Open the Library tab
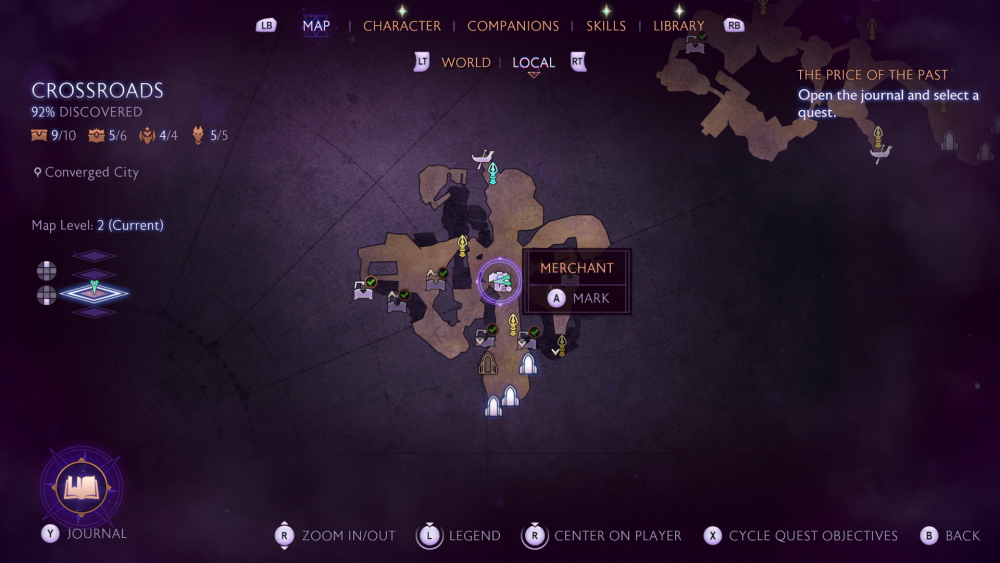Viewport: 1000px width, 563px height. 678,26
